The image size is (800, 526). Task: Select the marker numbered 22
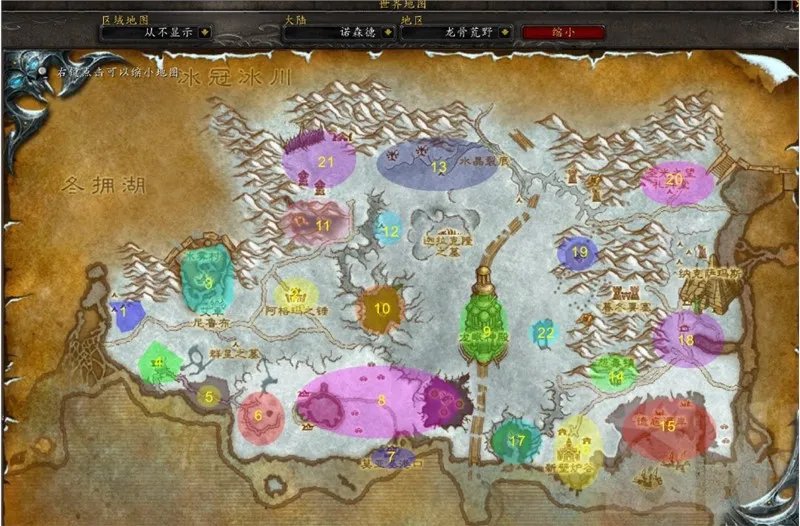(544, 332)
